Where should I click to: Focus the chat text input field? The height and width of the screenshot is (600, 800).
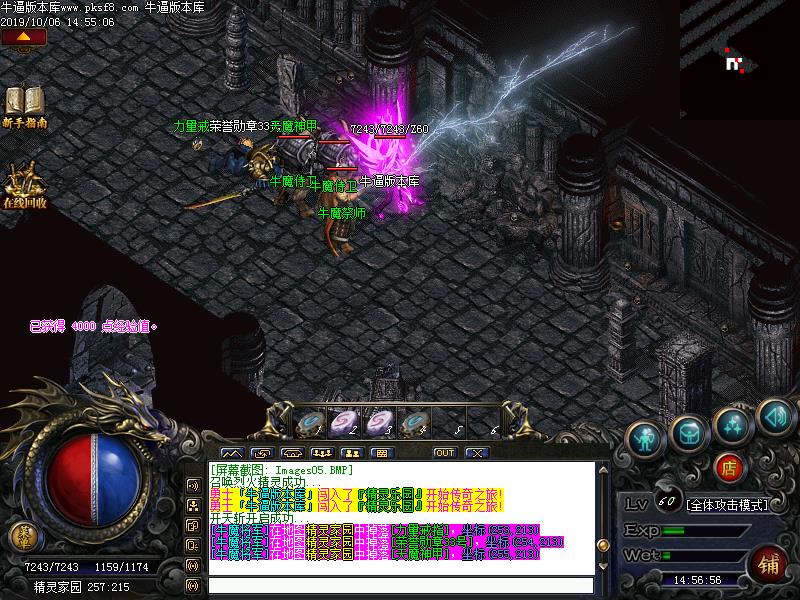pyautogui.click(x=400, y=585)
